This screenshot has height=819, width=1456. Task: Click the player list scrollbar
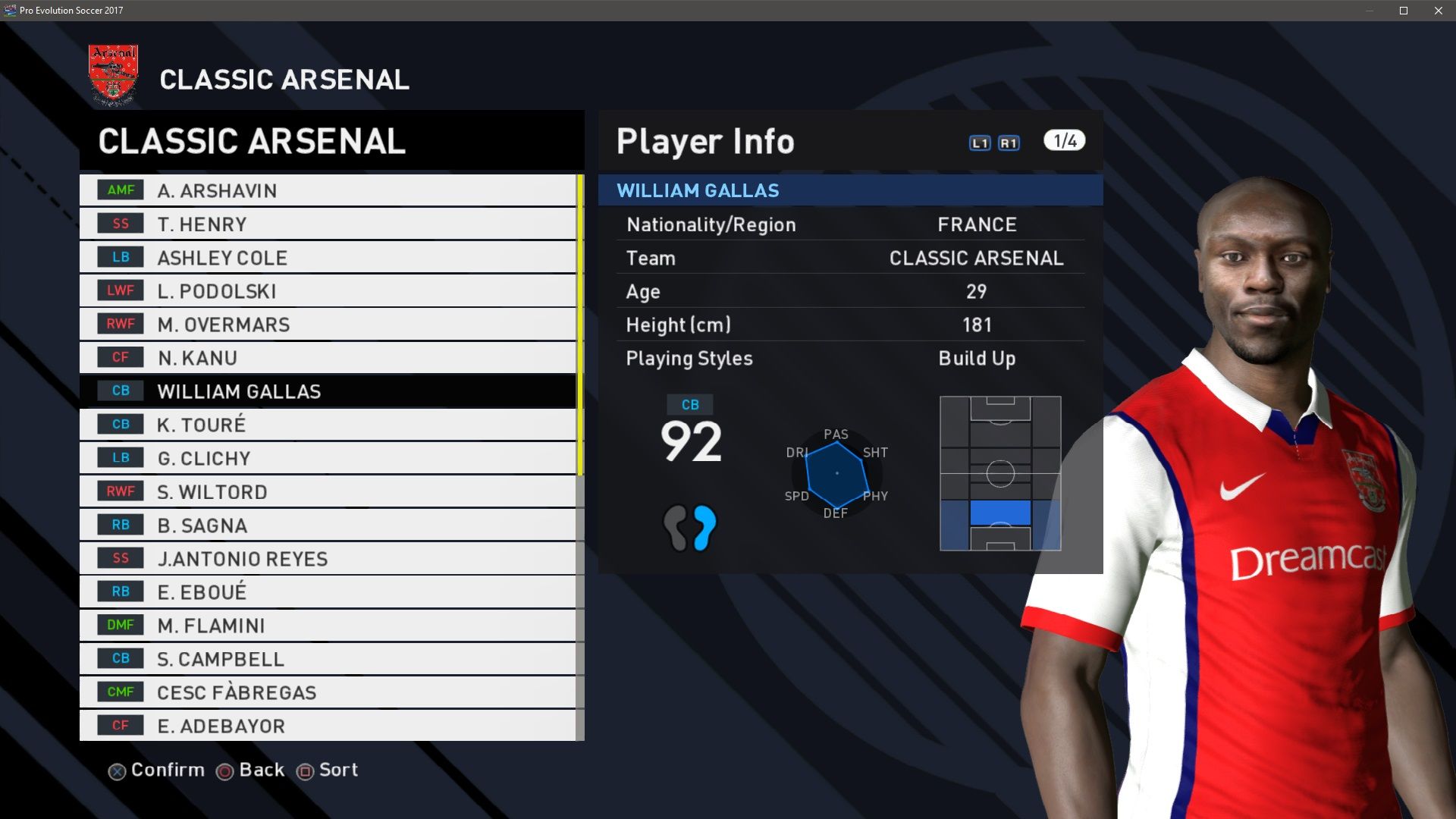click(580, 326)
